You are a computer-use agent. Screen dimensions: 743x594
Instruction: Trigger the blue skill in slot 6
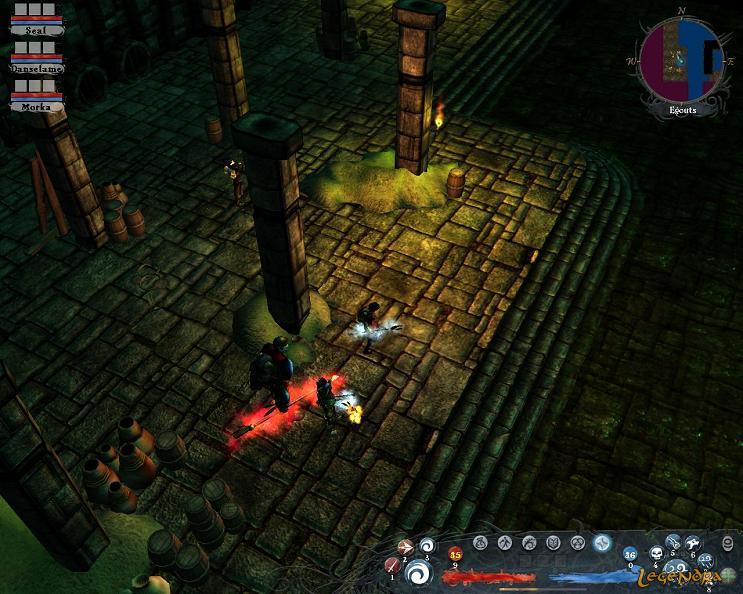692,545
